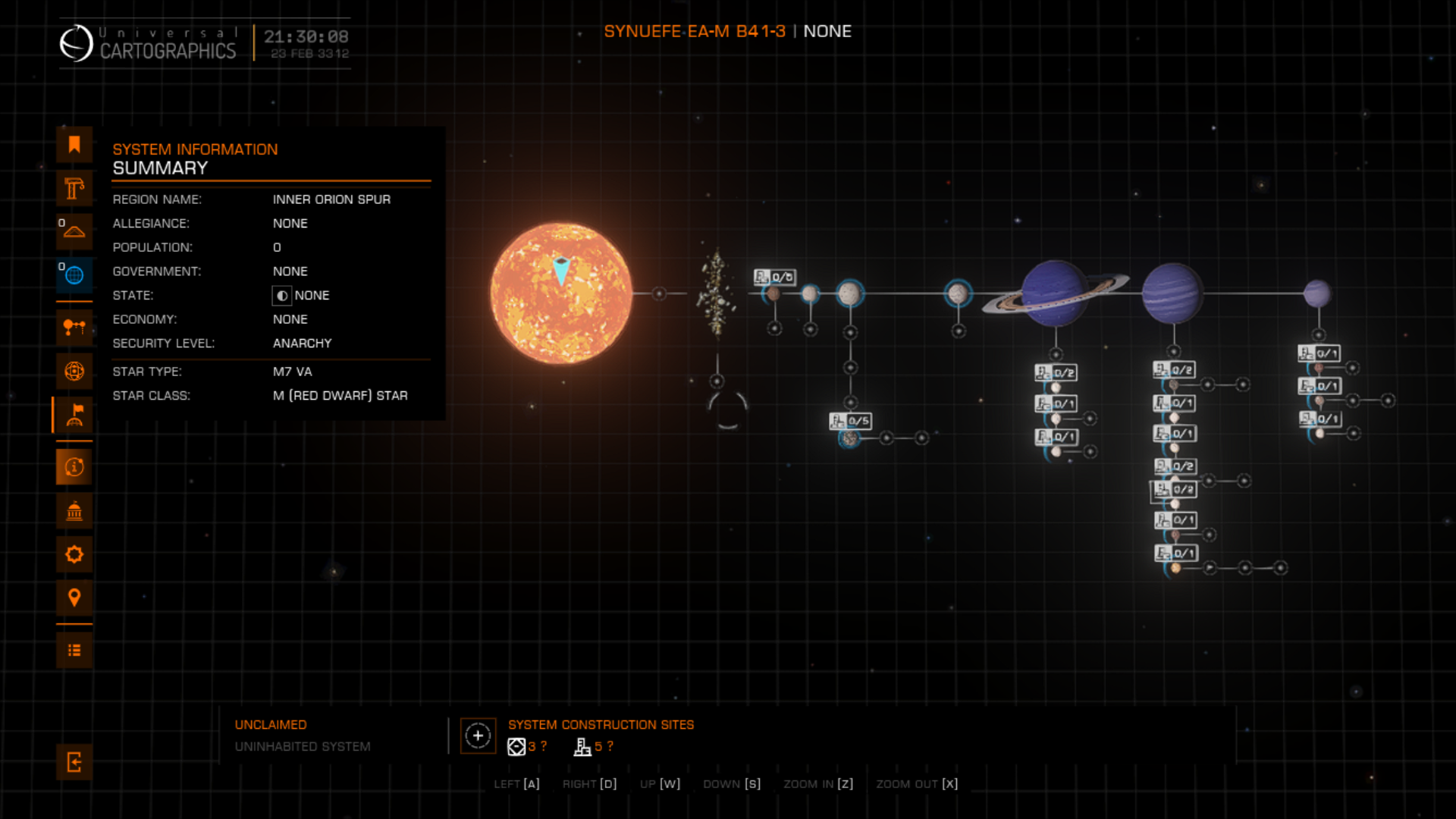Select the asteroid belt cluster
The width and height of the screenshot is (1456, 819).
pyautogui.click(x=716, y=293)
